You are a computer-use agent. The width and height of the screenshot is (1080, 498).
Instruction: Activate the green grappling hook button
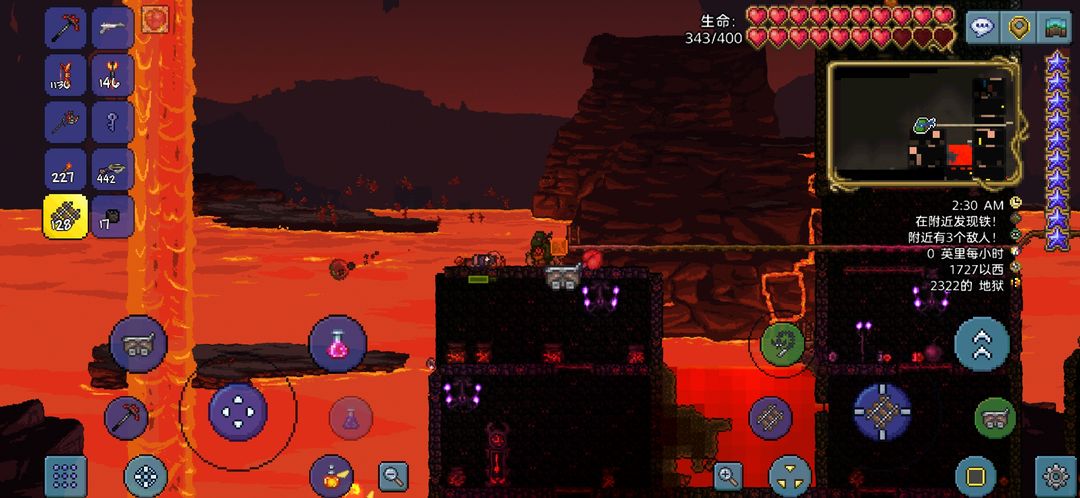[x=782, y=344]
